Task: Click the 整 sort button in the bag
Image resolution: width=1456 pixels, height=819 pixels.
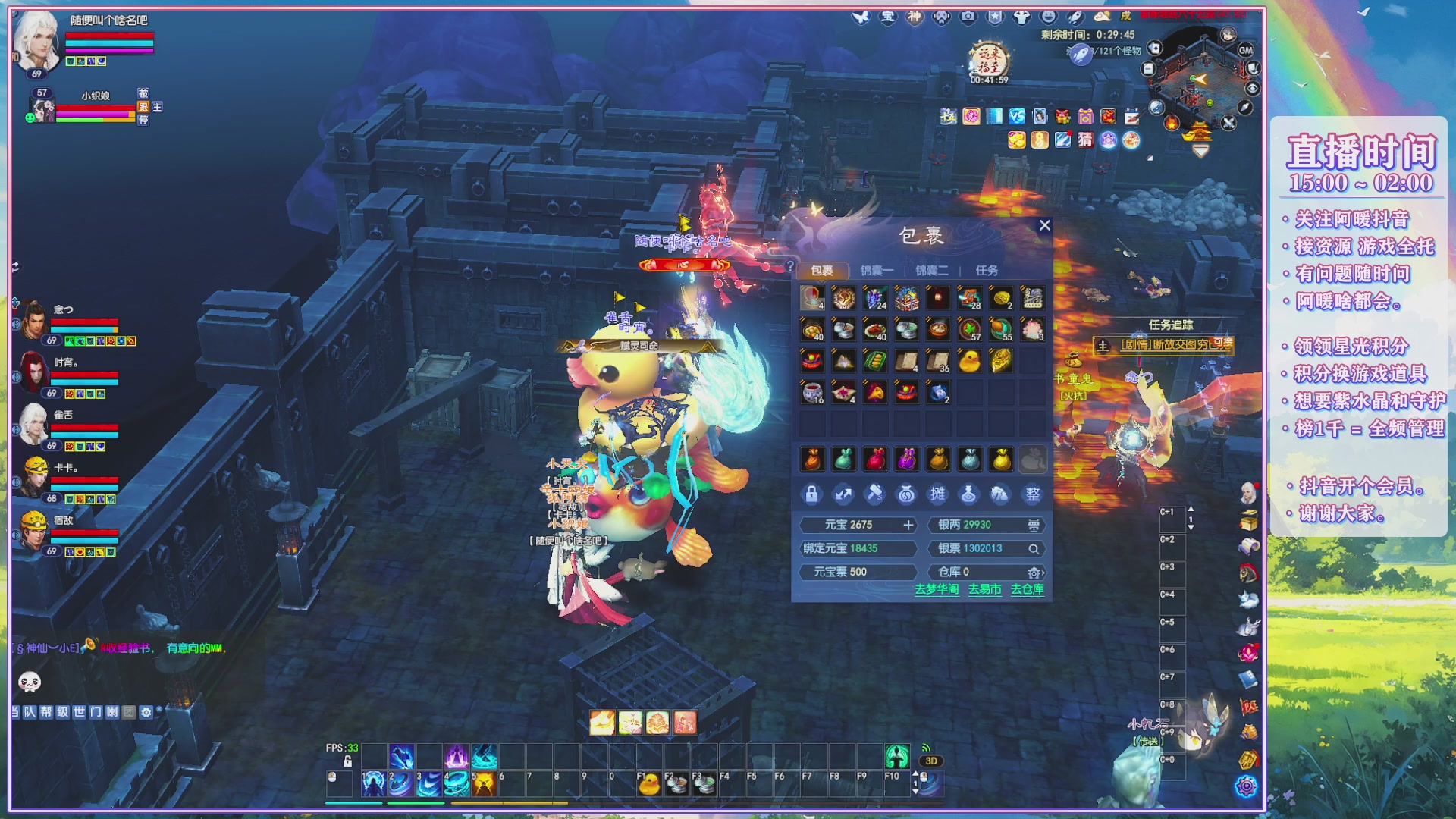Action: click(x=1032, y=495)
